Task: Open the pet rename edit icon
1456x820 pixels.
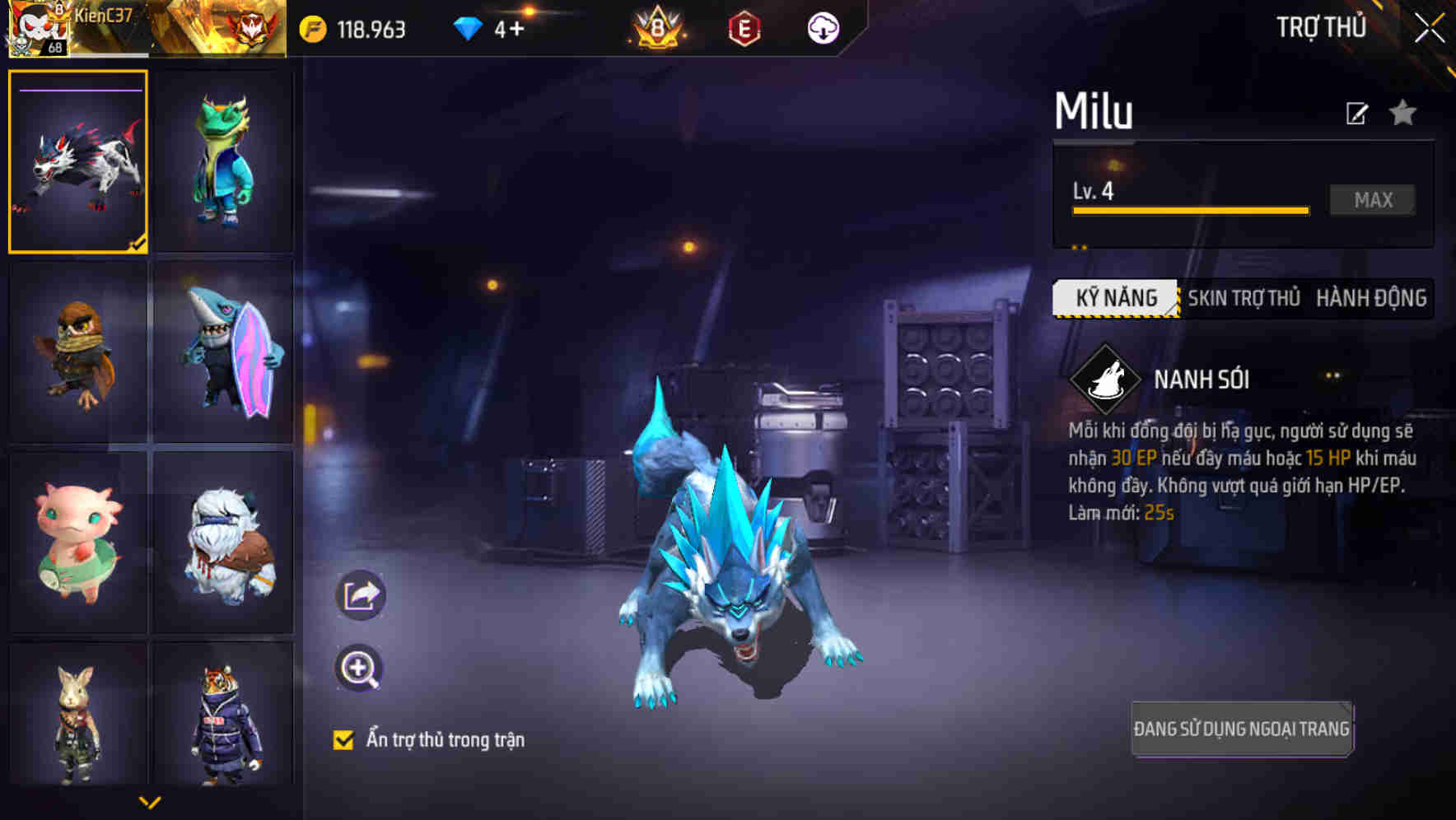Action: [x=1357, y=113]
